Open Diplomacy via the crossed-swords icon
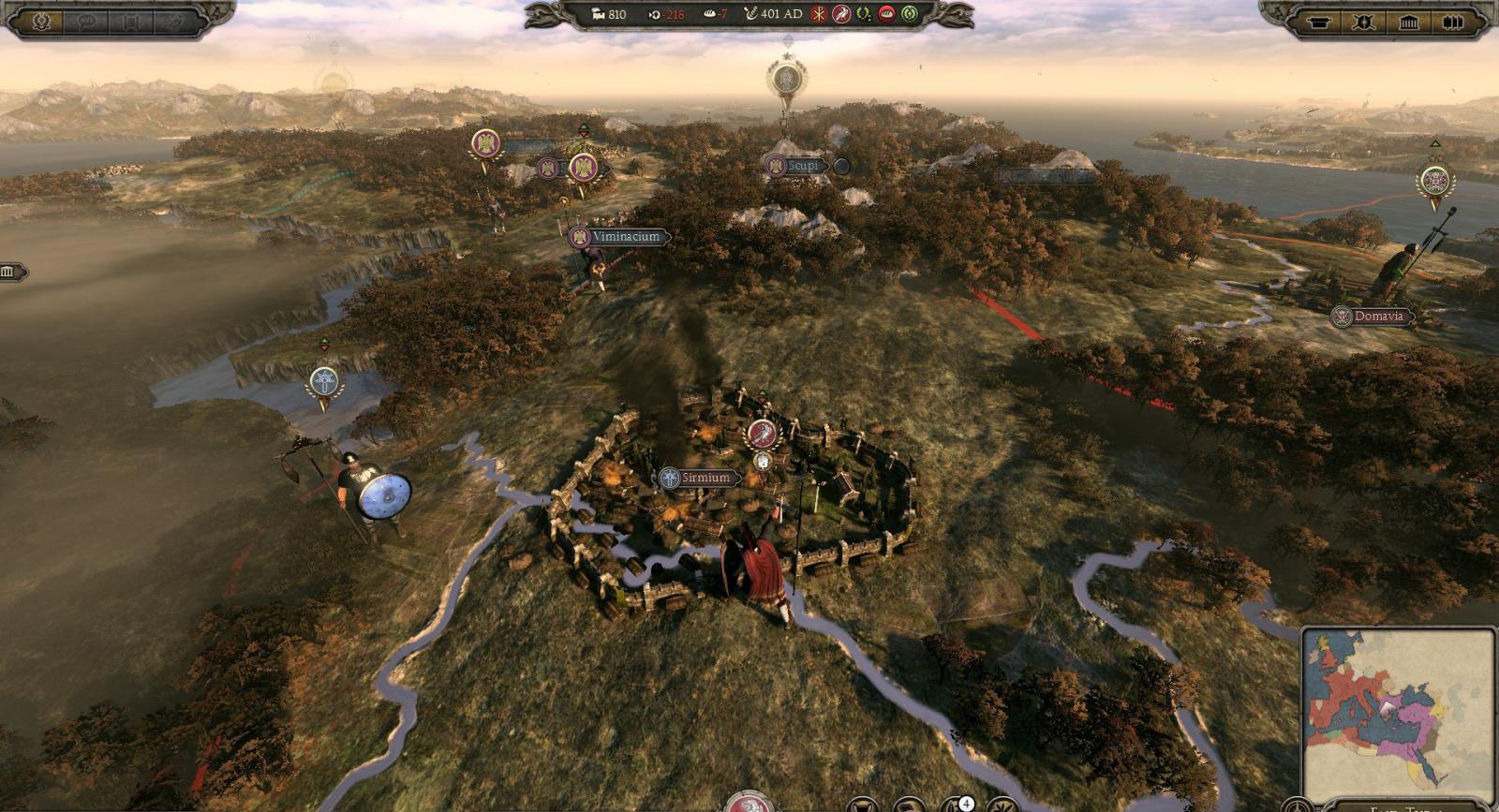 point(1361,20)
